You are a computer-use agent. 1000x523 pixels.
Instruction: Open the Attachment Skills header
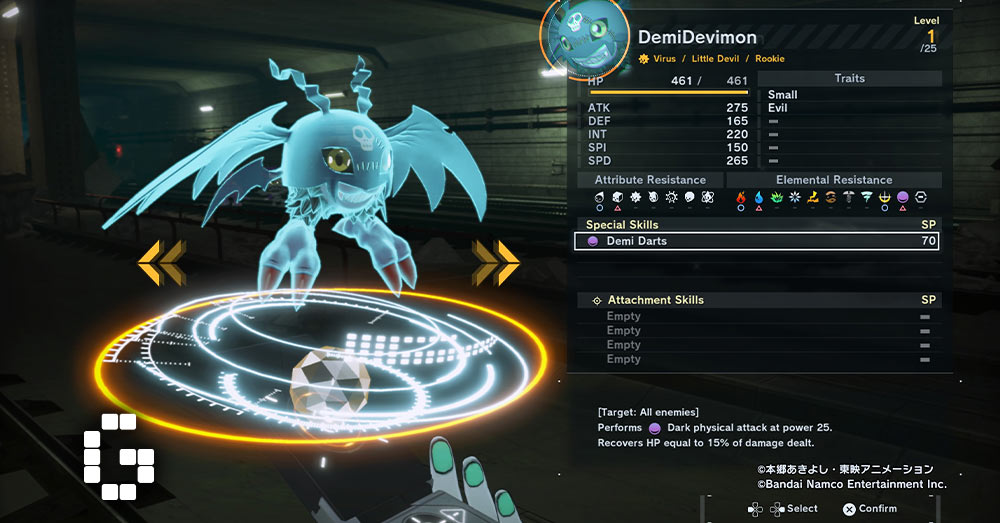(758, 300)
